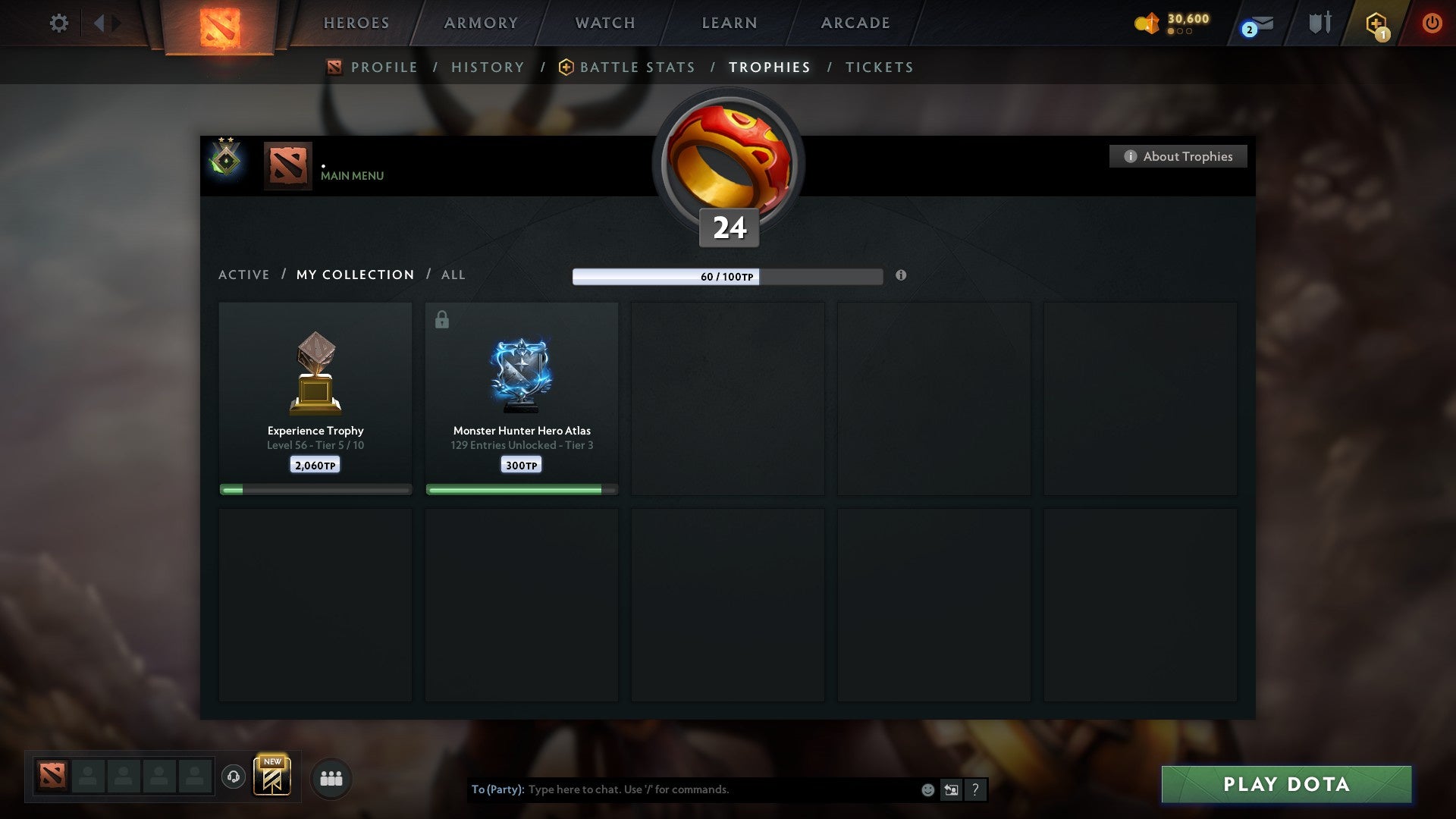The image size is (1456, 819).
Task: Click the power exit icon
Action: tap(1432, 23)
